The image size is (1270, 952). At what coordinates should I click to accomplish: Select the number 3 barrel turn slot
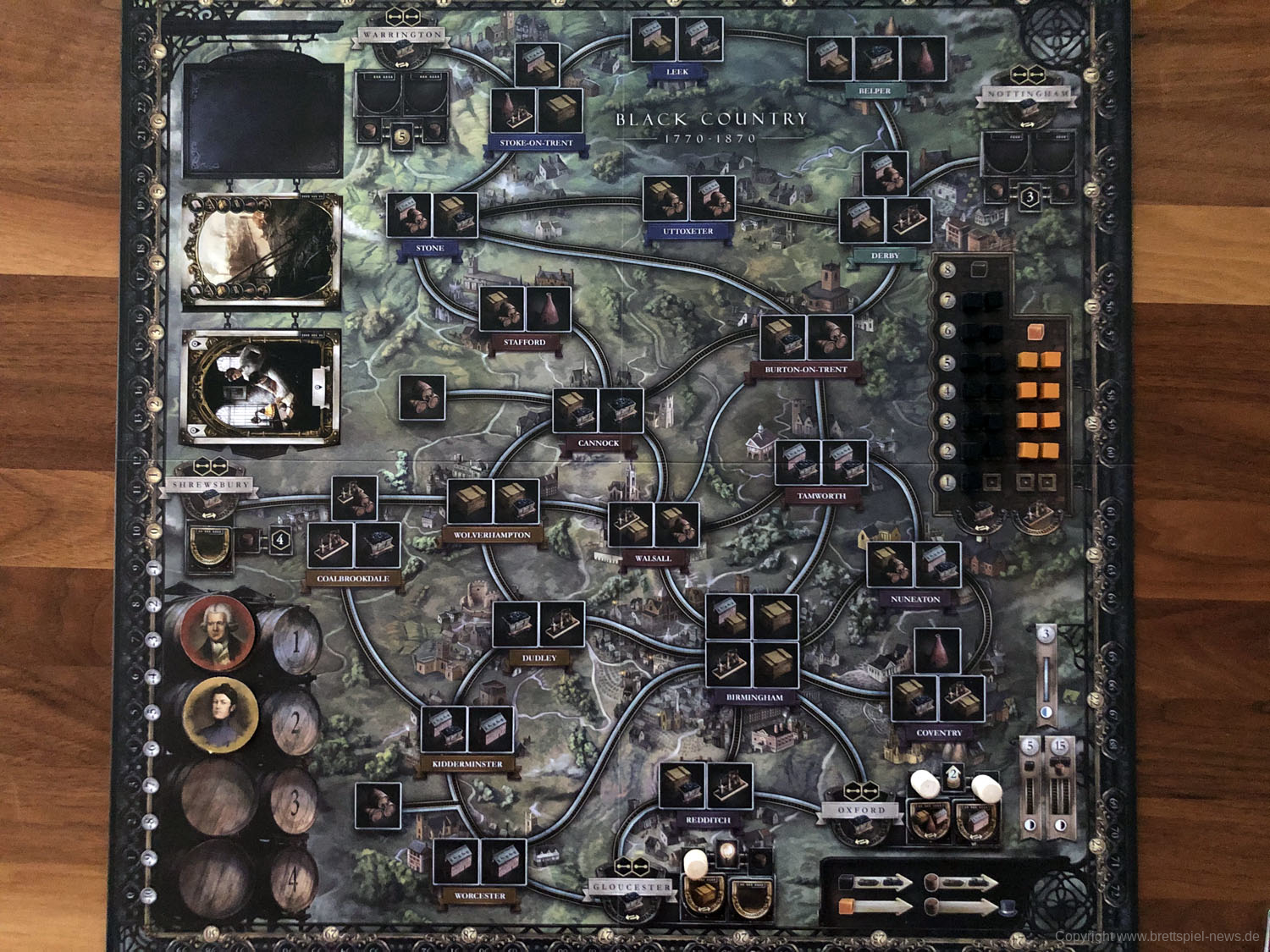[x=294, y=801]
